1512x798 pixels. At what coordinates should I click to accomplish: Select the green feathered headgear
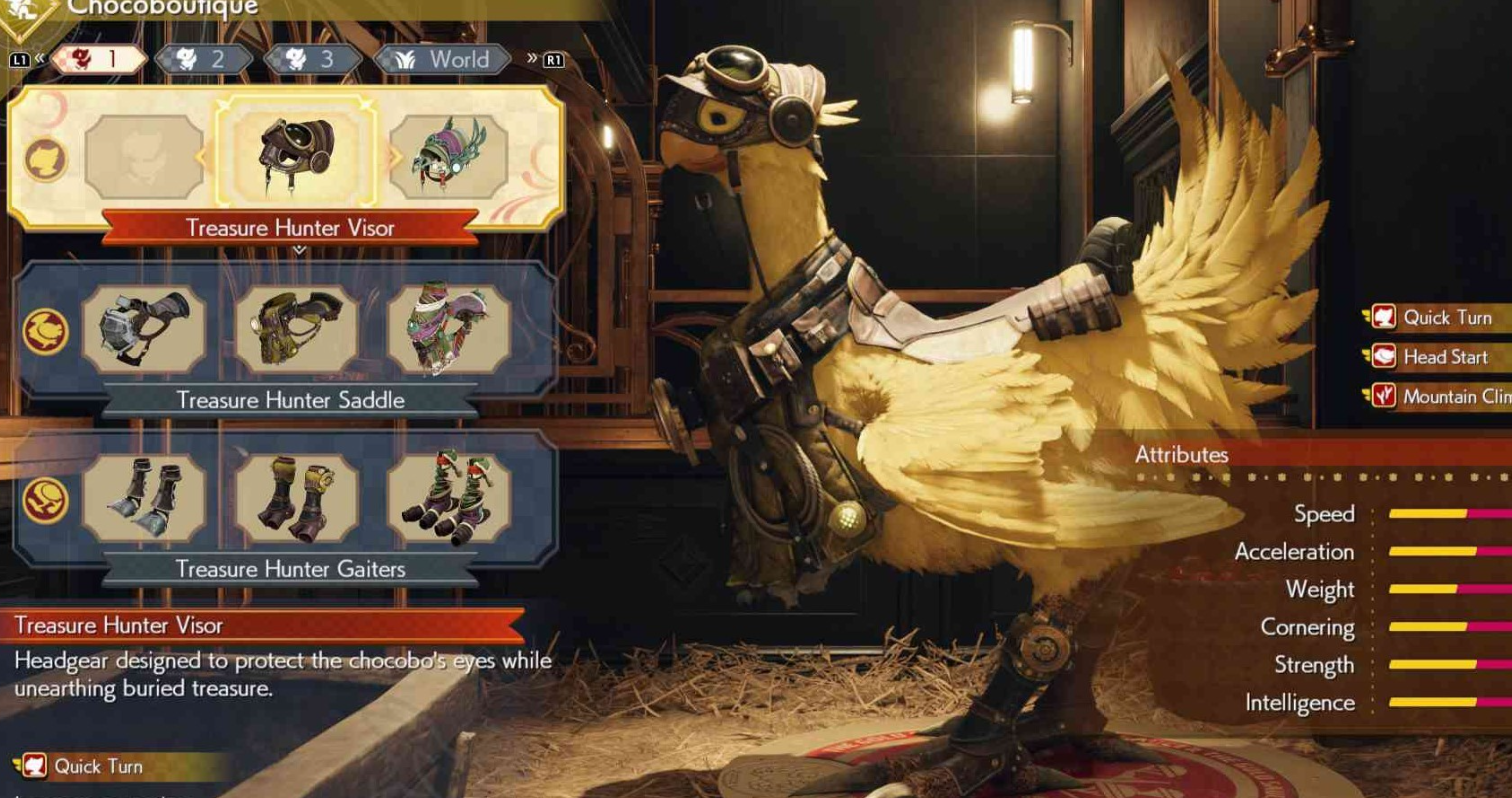[x=447, y=156]
